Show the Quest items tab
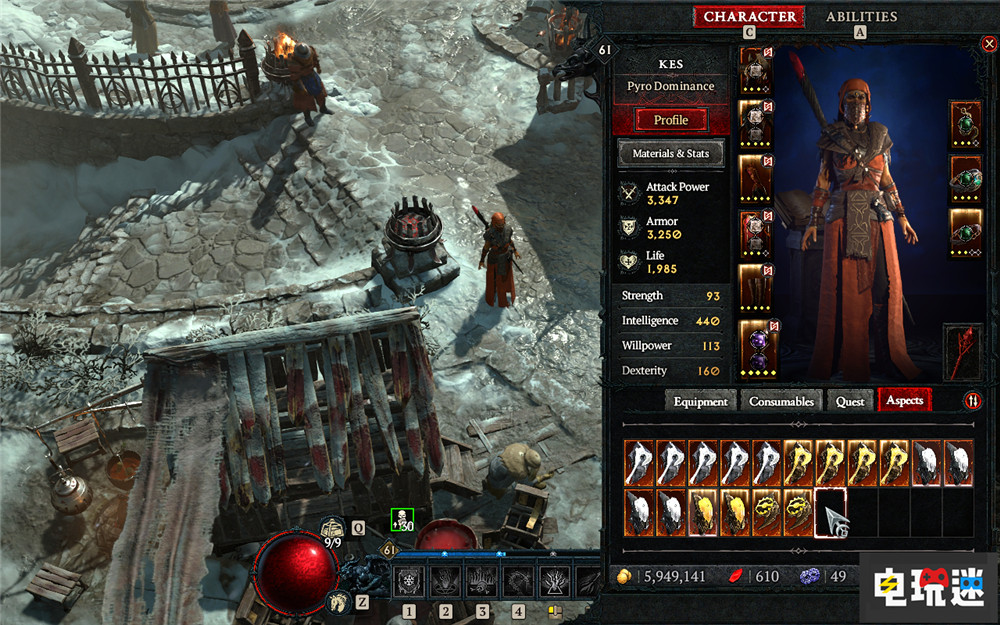 pos(850,401)
